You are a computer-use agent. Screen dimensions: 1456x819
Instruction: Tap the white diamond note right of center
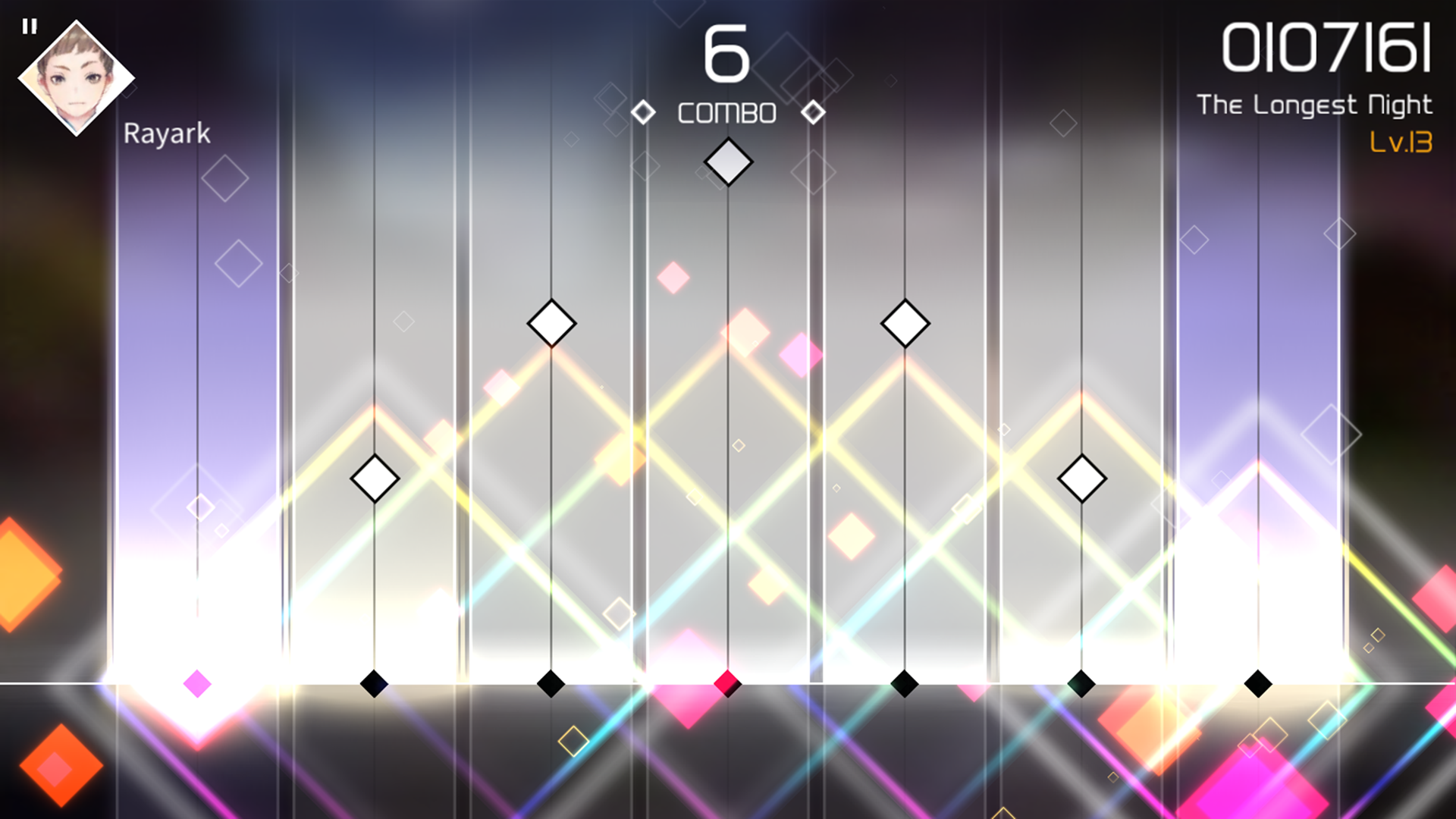click(905, 322)
